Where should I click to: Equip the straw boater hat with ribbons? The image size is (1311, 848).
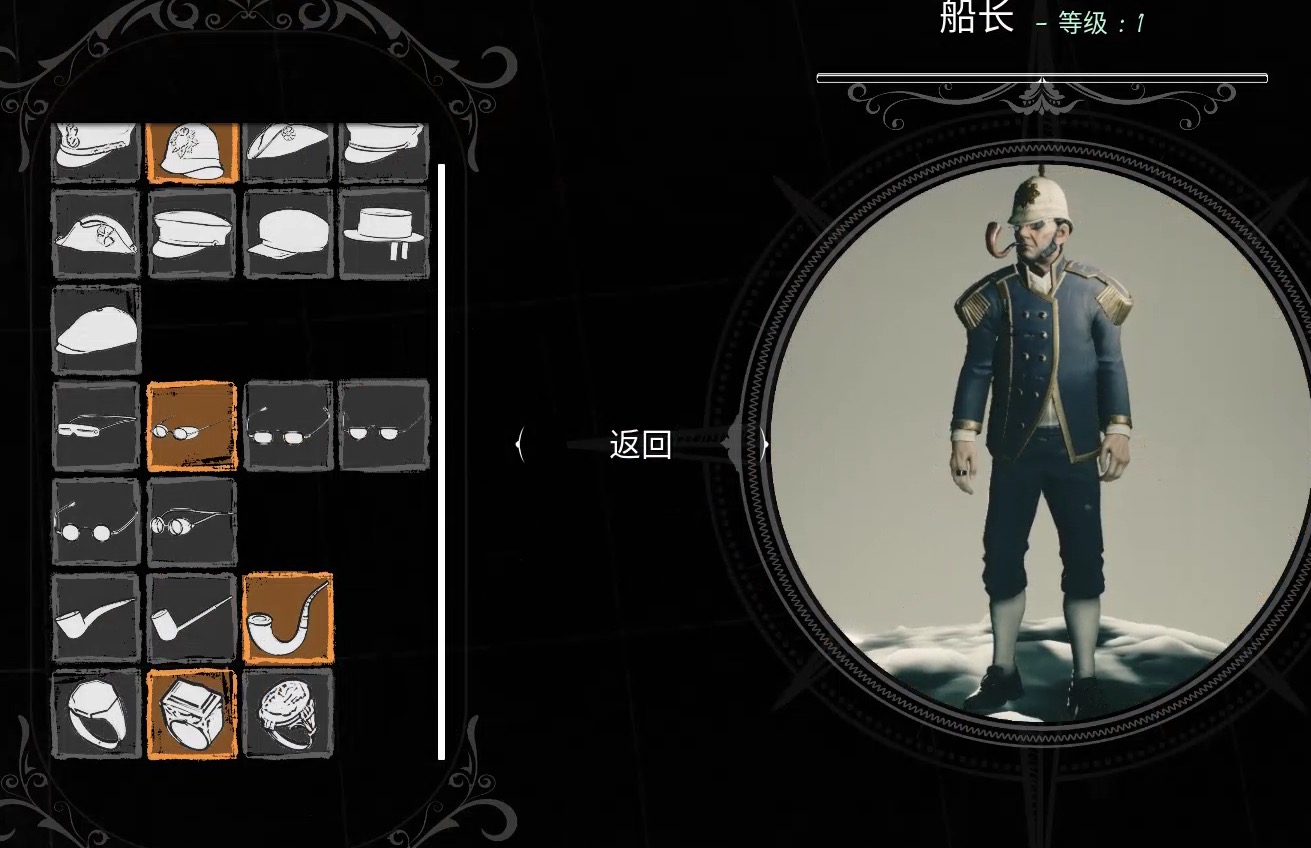384,234
